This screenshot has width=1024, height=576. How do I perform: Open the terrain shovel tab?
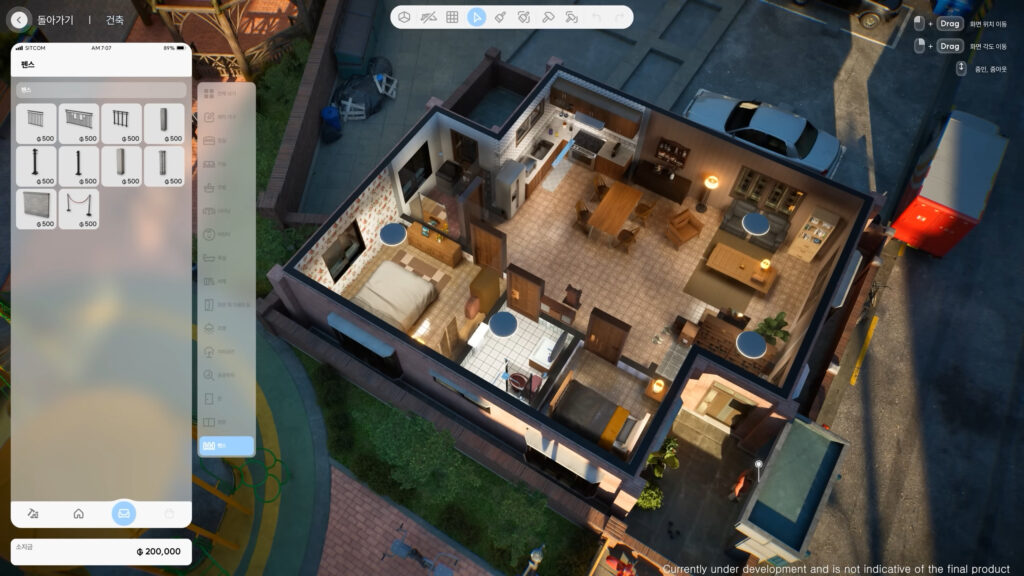(33, 513)
